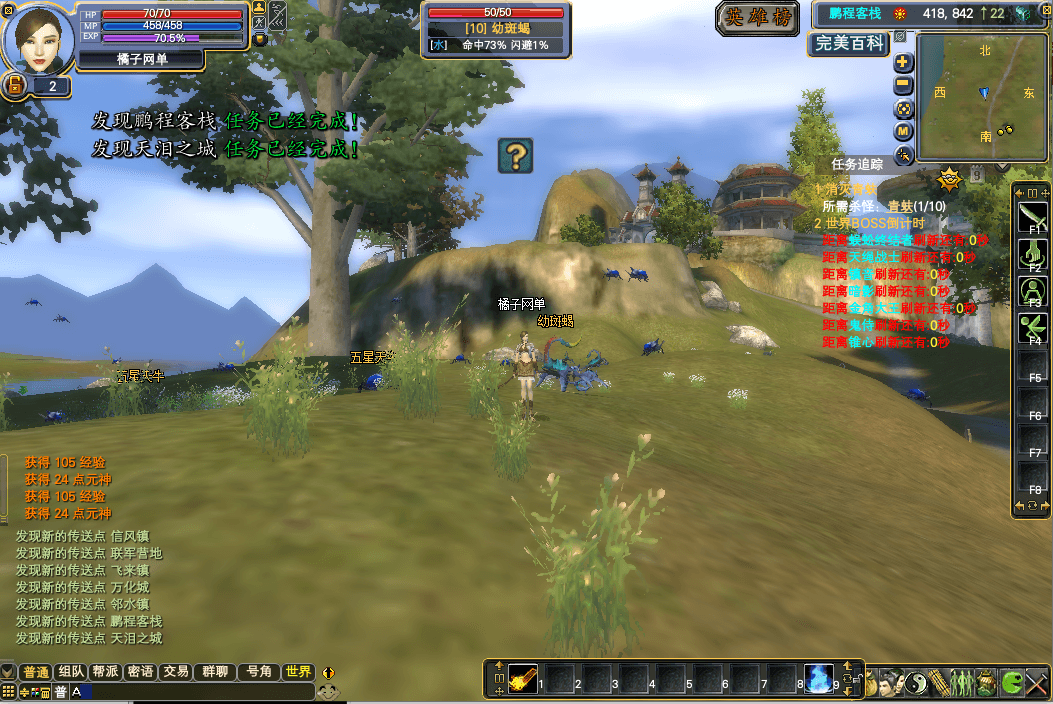Activate the F1 sword blade skill

click(1033, 216)
